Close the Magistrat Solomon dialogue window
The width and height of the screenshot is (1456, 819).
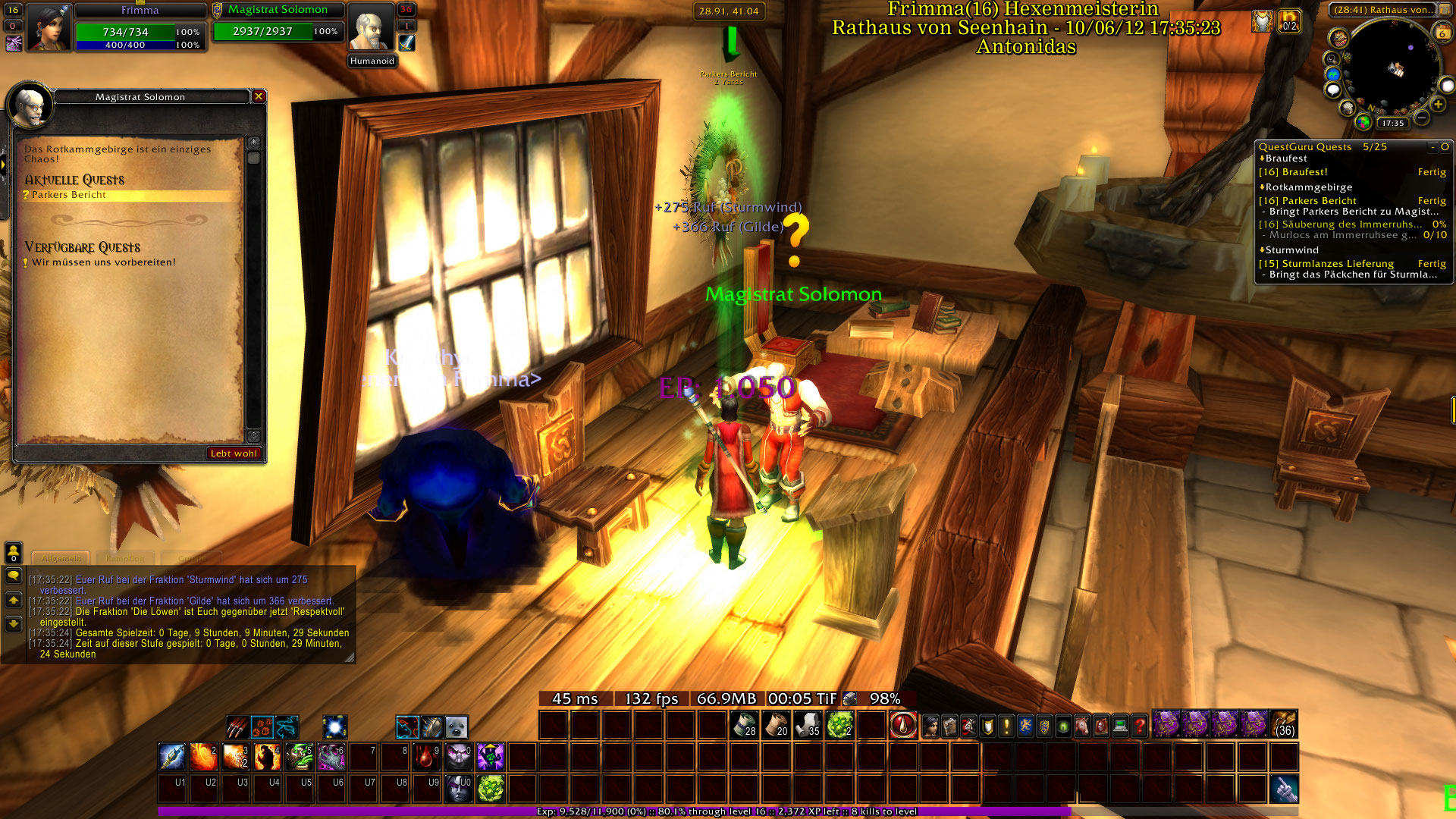click(259, 96)
